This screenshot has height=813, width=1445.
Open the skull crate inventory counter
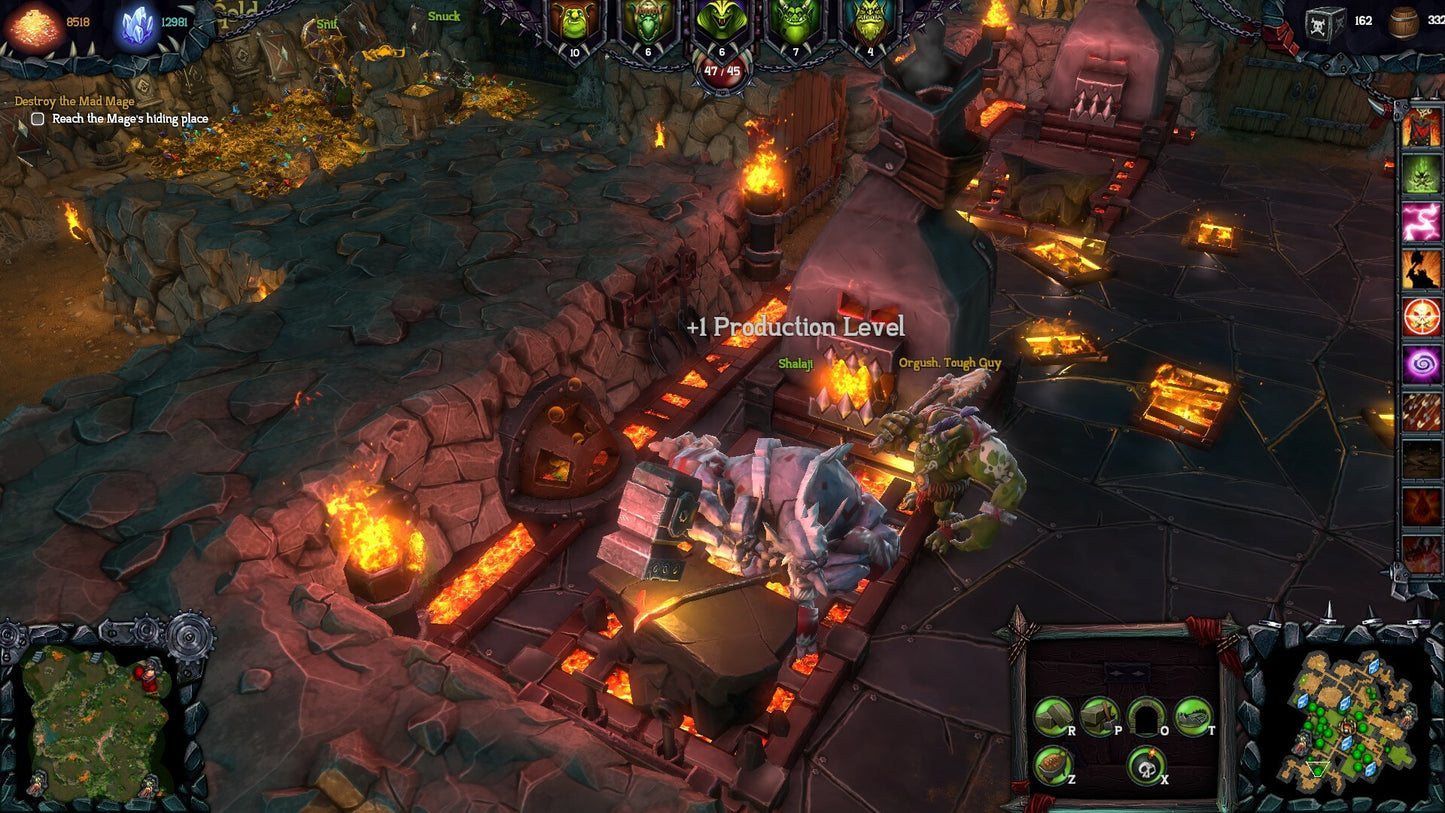pyautogui.click(x=1325, y=22)
